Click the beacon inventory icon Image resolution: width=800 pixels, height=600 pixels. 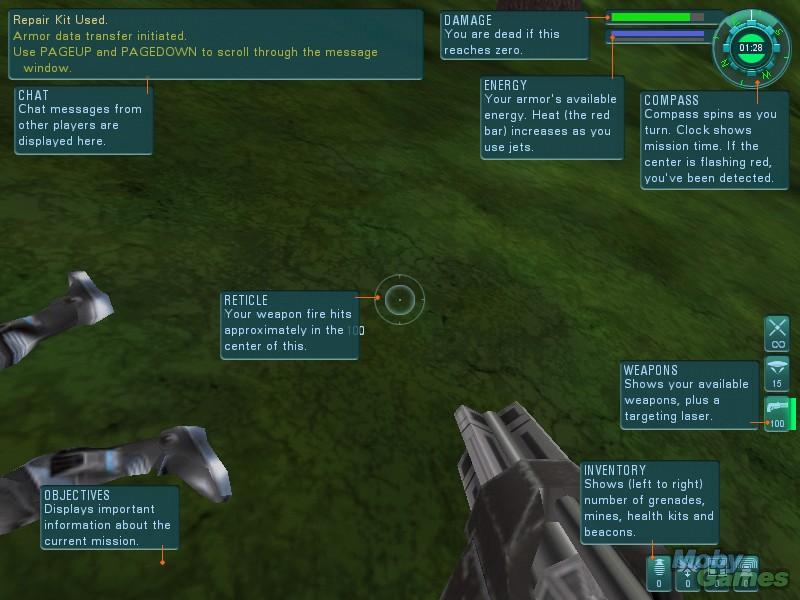click(744, 574)
